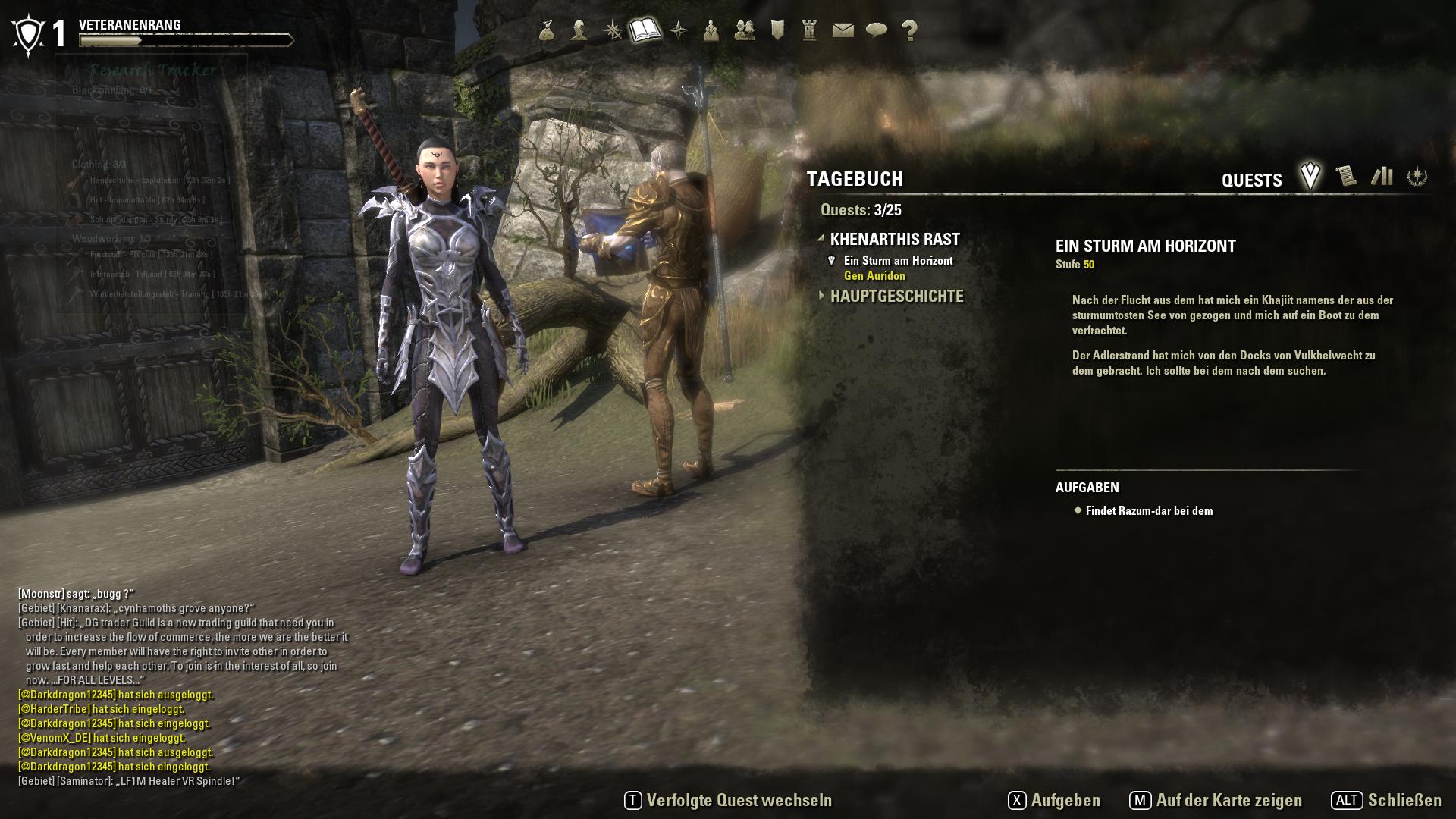1456x819 pixels.
Task: Select the open book journal icon
Action: point(645,30)
